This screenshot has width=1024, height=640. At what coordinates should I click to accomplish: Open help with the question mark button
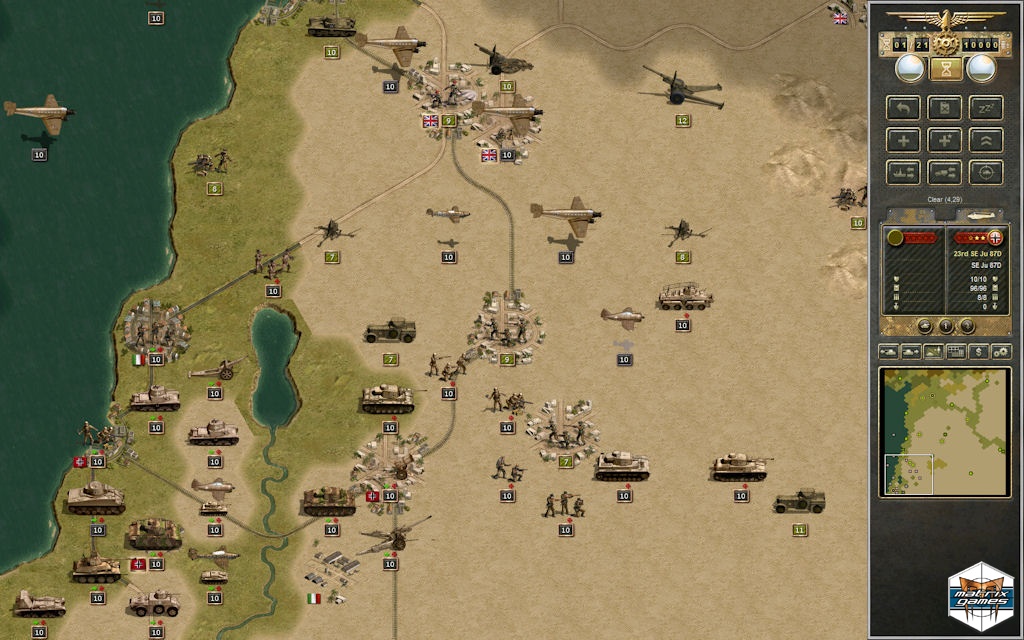pyautogui.click(x=966, y=325)
